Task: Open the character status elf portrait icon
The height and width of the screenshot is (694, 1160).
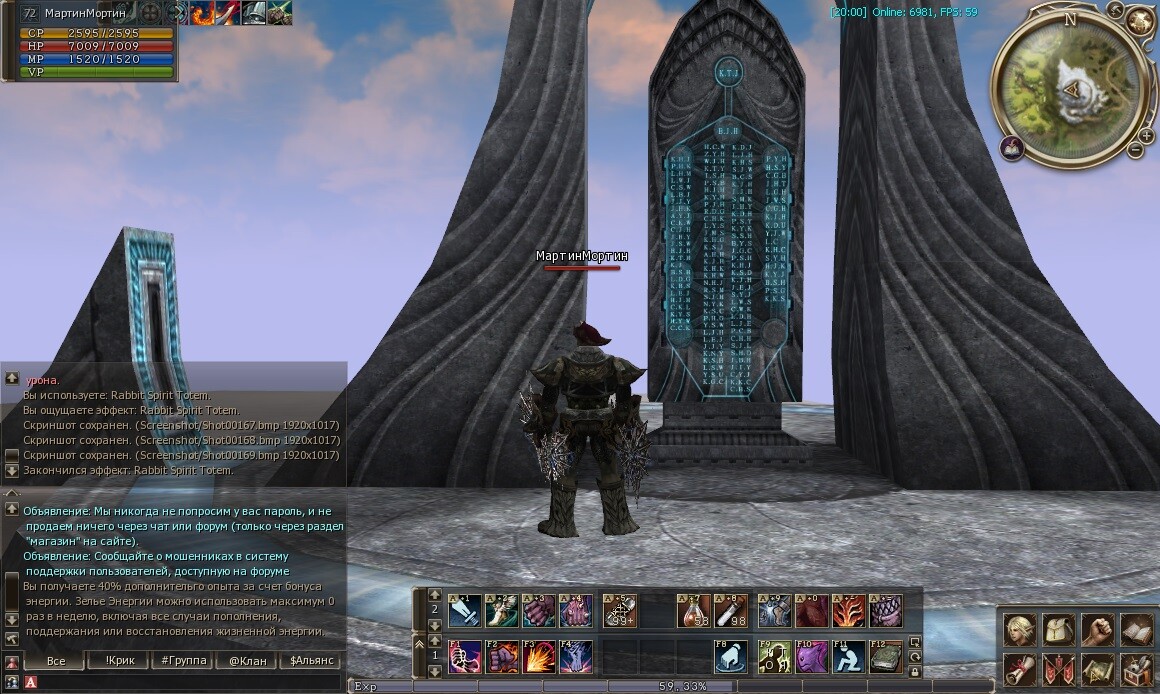Action: (1020, 630)
